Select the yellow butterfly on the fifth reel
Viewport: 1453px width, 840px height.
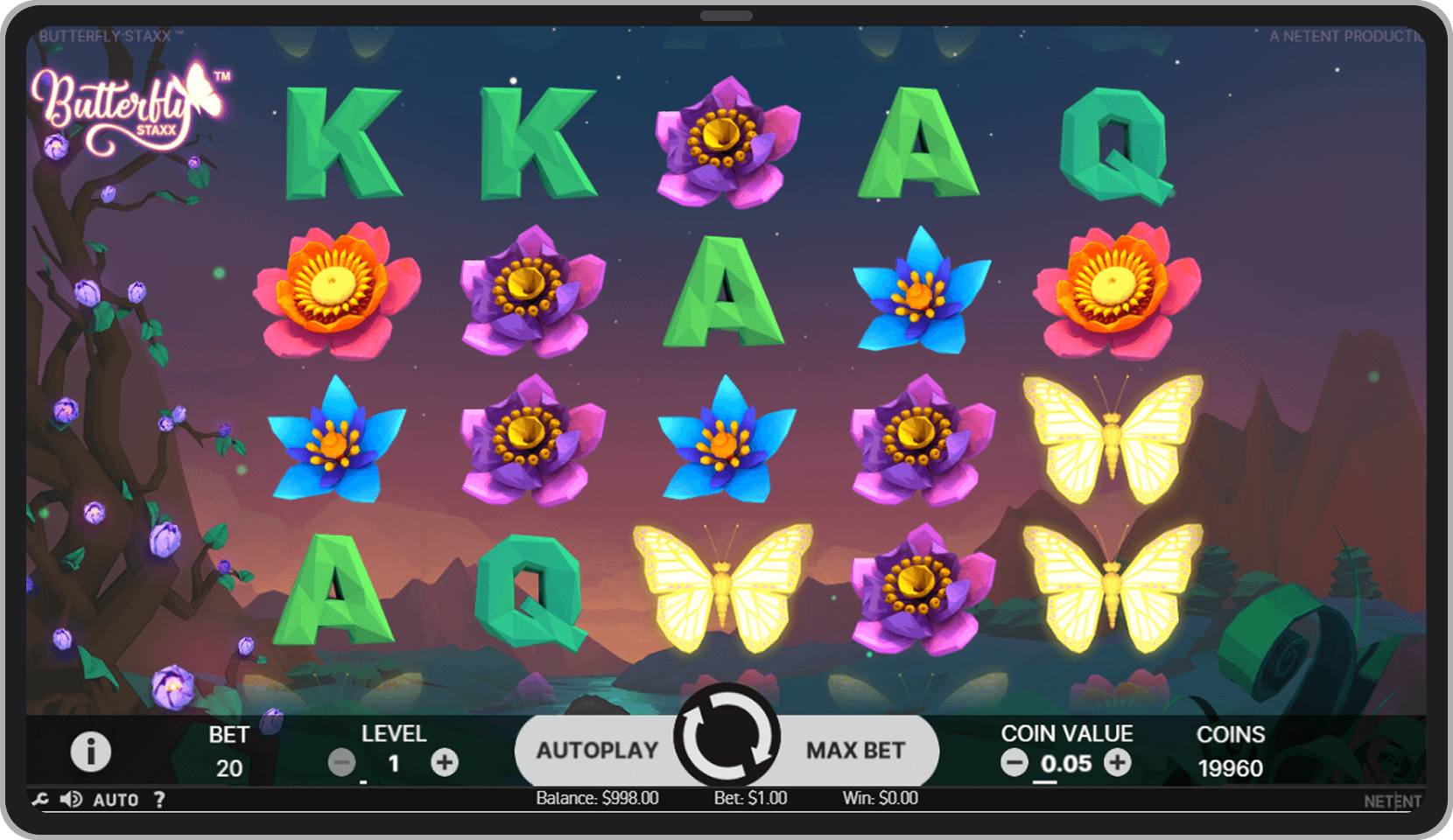1112,437
